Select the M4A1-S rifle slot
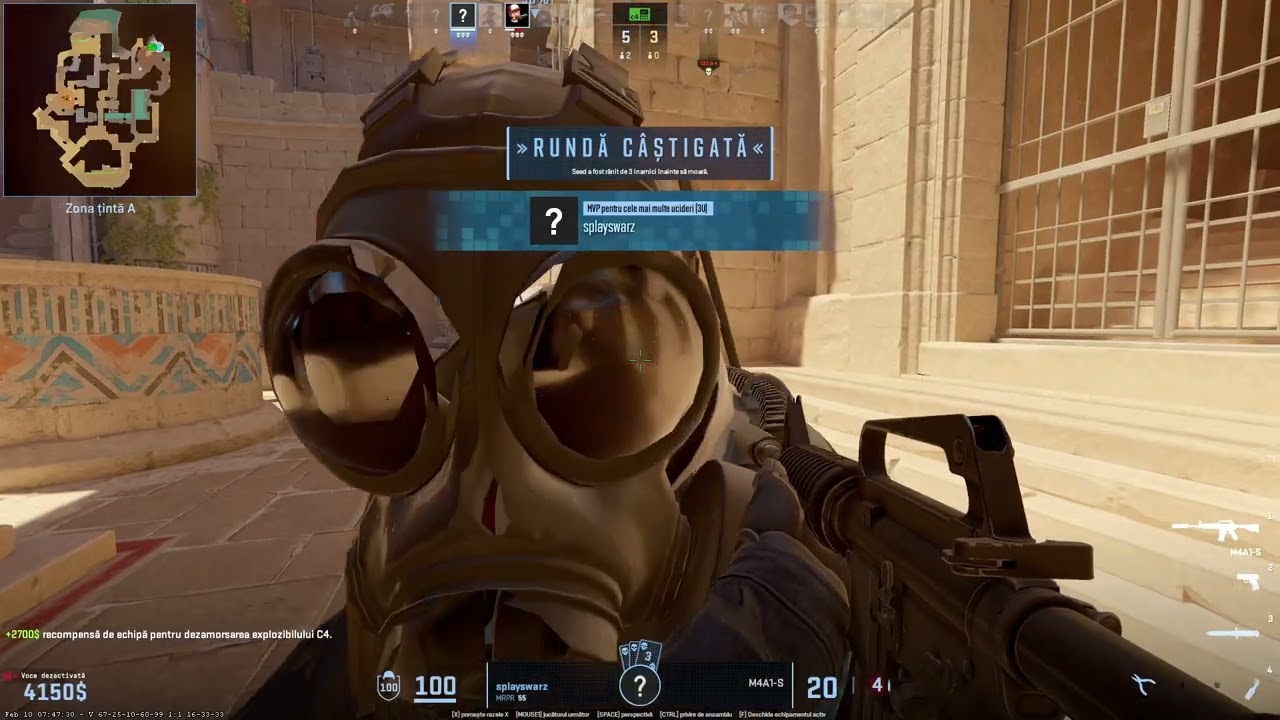The width and height of the screenshot is (1280, 720). coord(1228,530)
